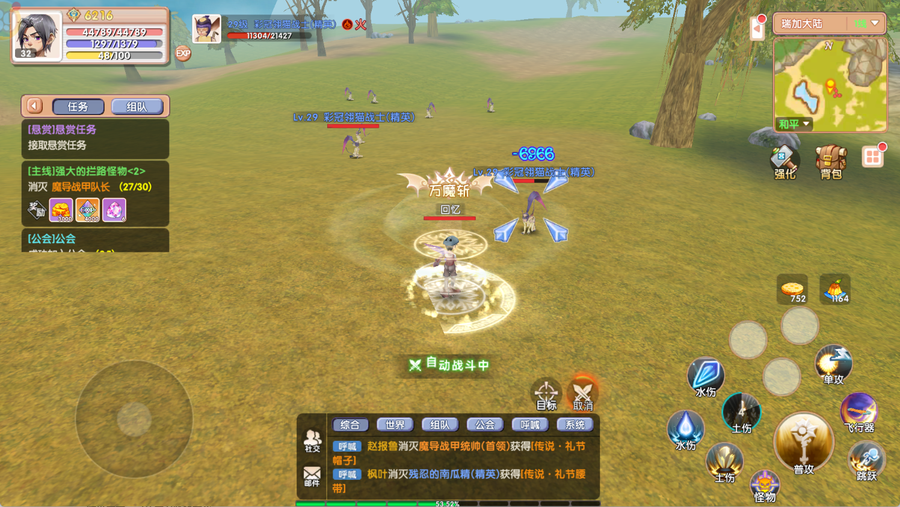This screenshot has width=900, height=507.
Task: Open the 背包 backpack
Action: click(x=830, y=160)
